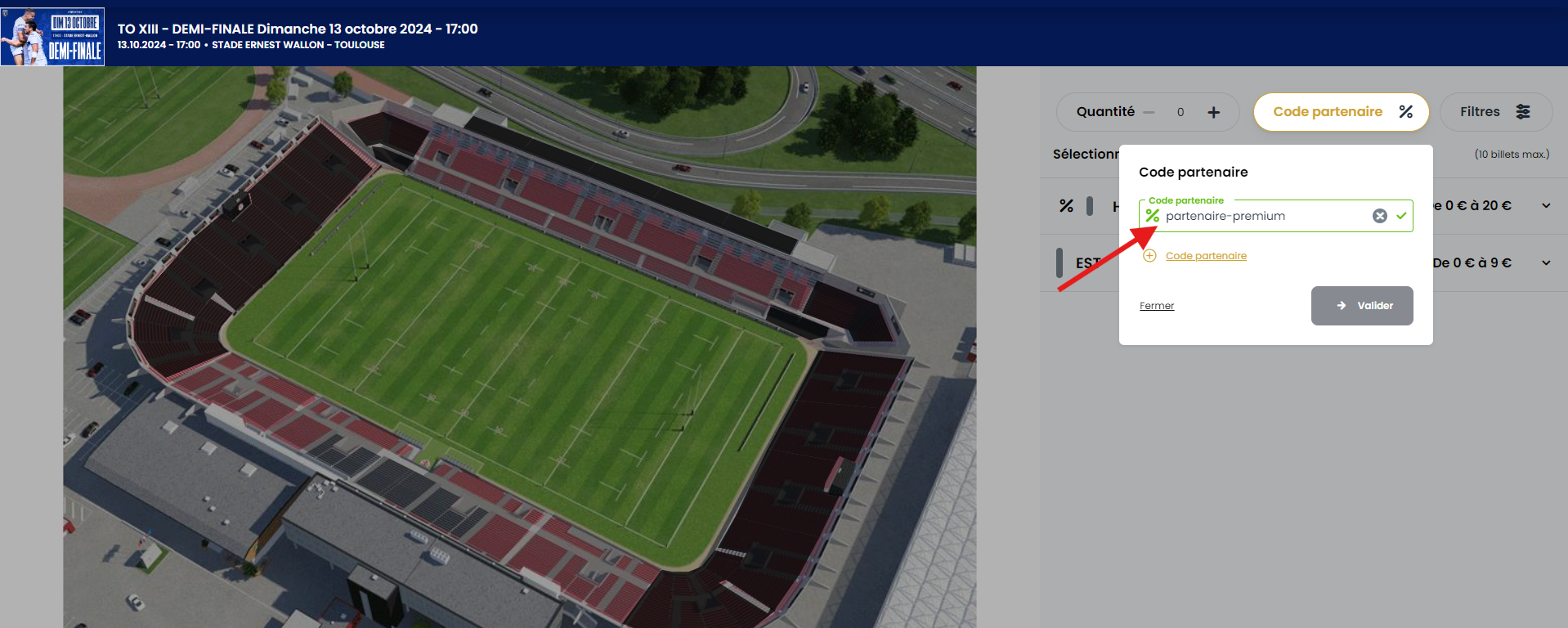Click the Valider button
This screenshot has height=628, width=1568.
[x=1361, y=306]
